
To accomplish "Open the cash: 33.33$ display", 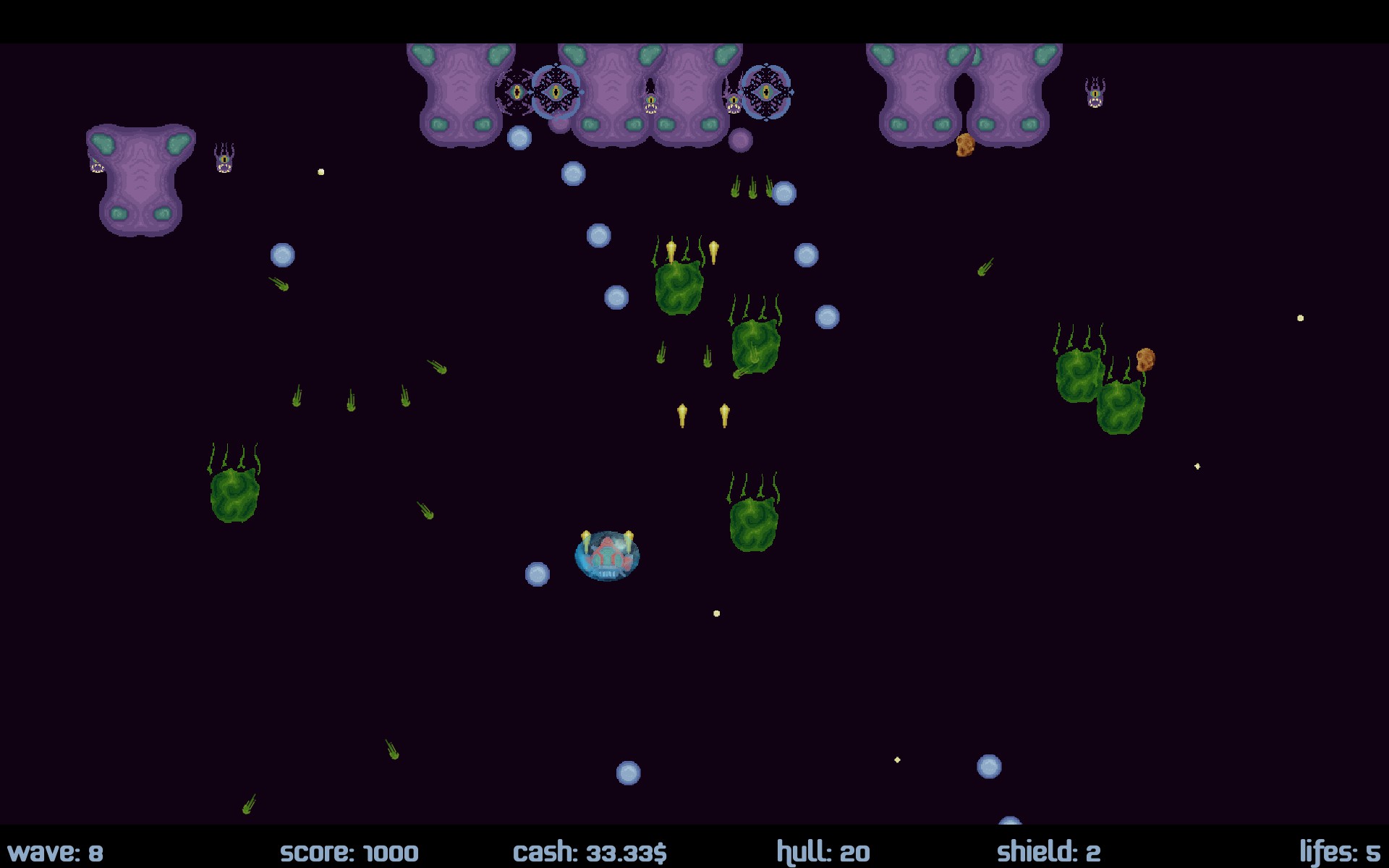I will click(x=590, y=852).
